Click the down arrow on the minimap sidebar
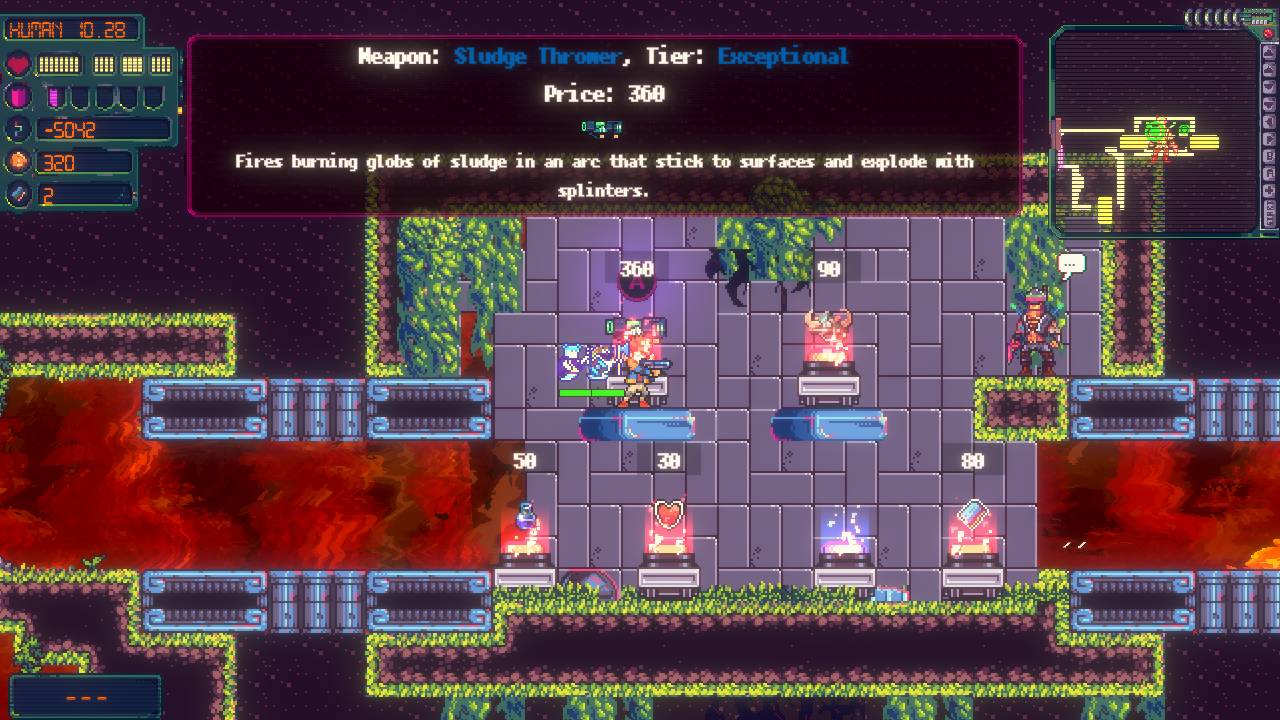Image resolution: width=1280 pixels, height=720 pixels. pos(1268,87)
